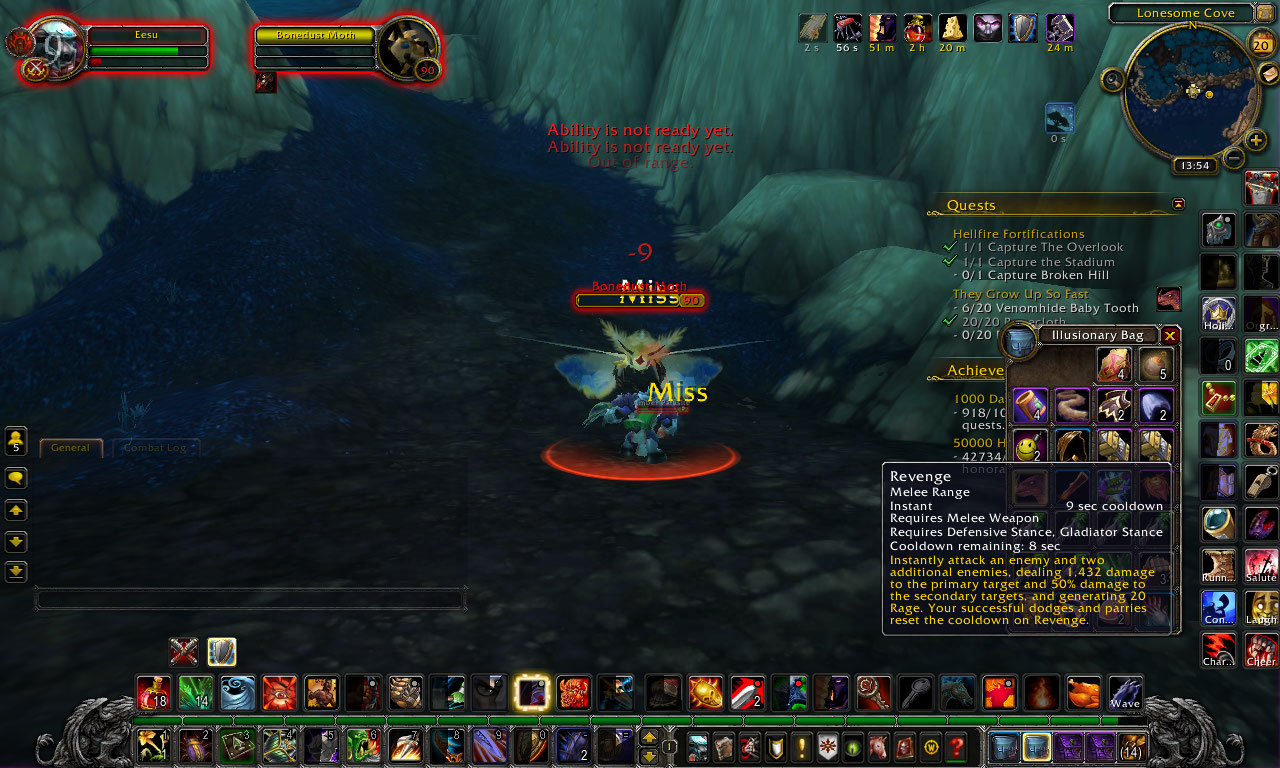The height and width of the screenshot is (768, 1280).
Task: Select the purple scroll stack in bag
Action: [x=1030, y=406]
